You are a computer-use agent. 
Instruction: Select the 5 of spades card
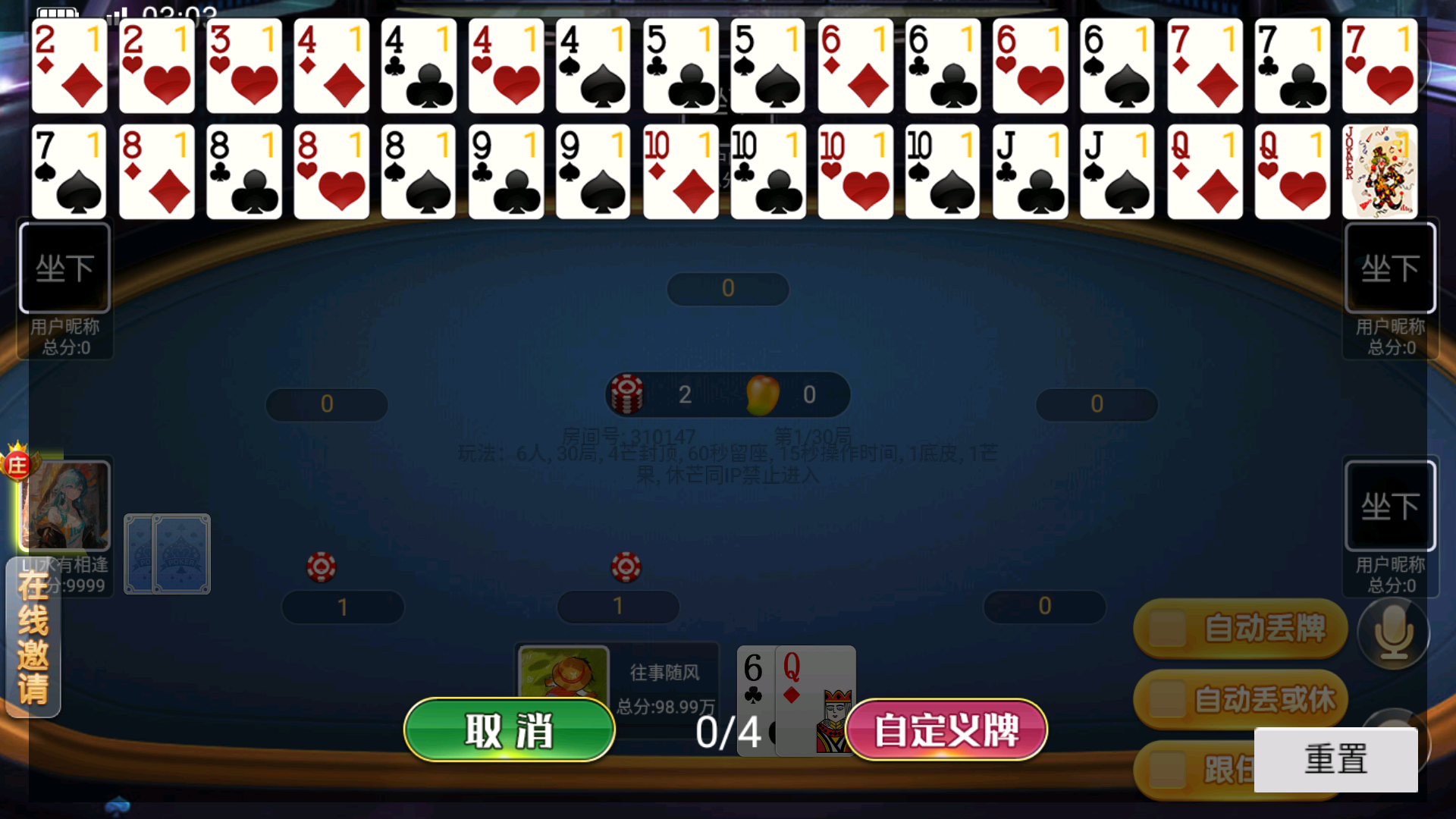click(x=768, y=66)
